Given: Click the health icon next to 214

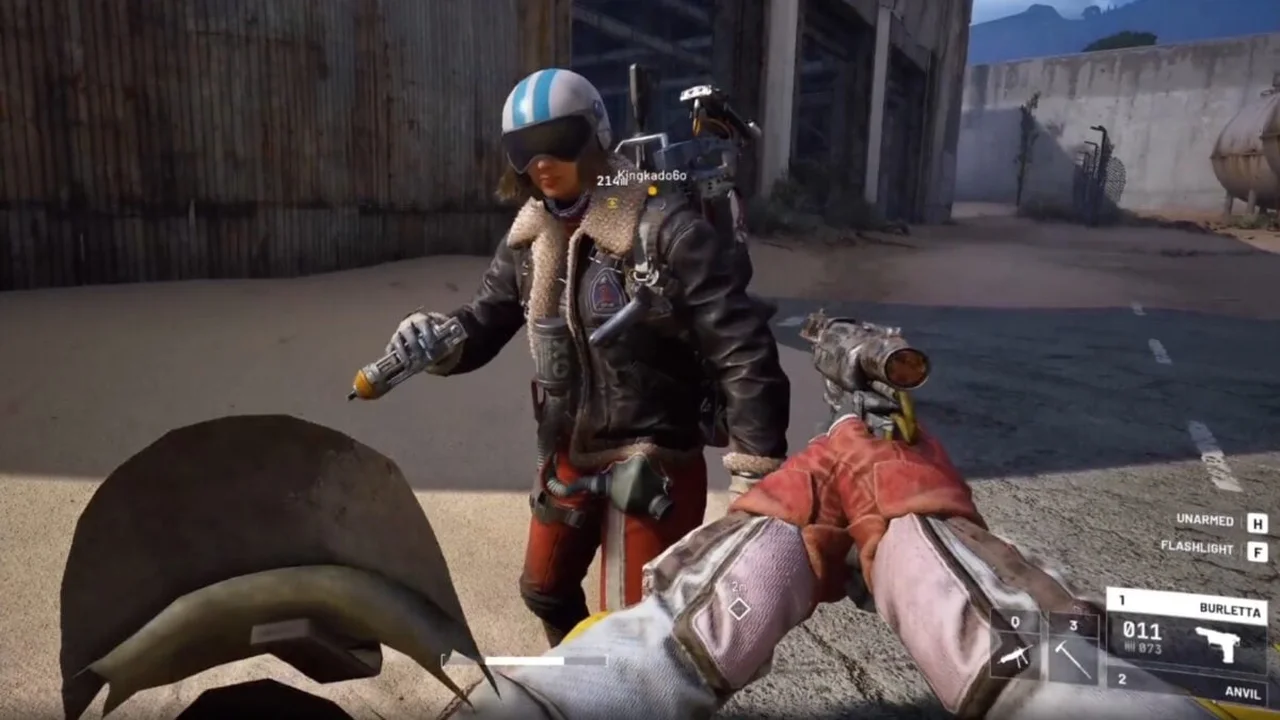Looking at the screenshot, I should tap(624, 182).
